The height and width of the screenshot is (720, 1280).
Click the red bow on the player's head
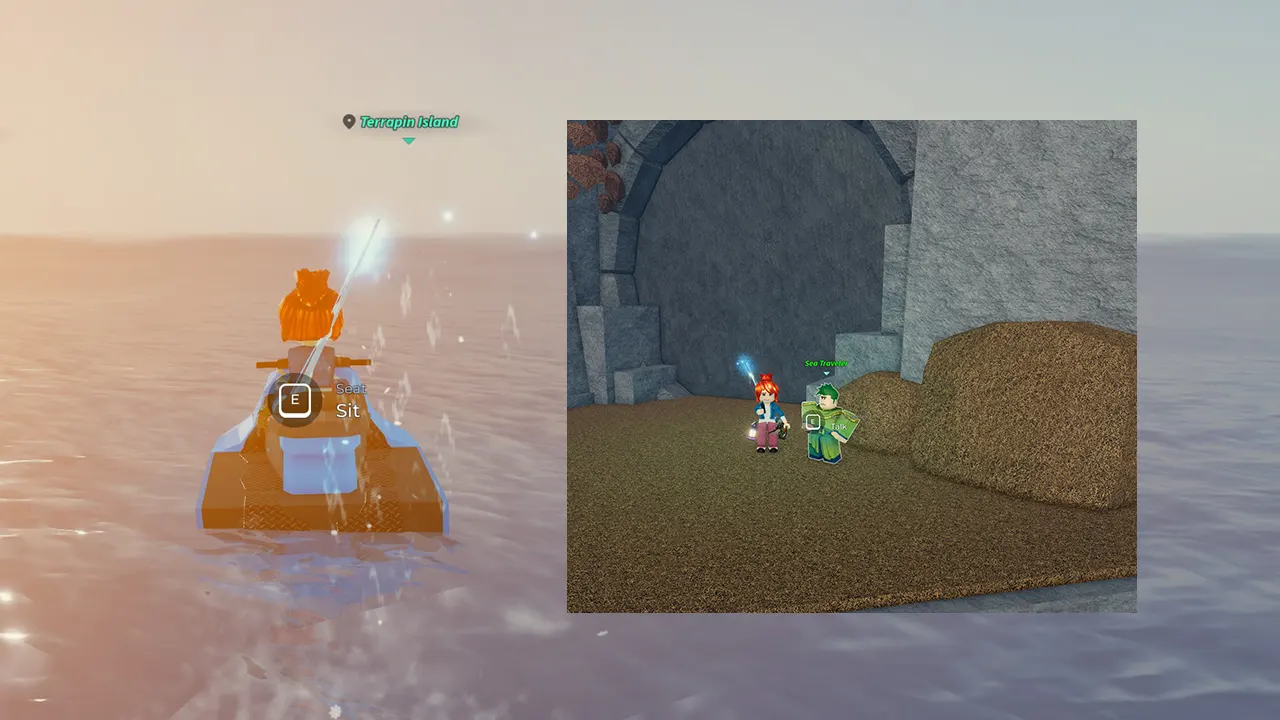(x=766, y=377)
